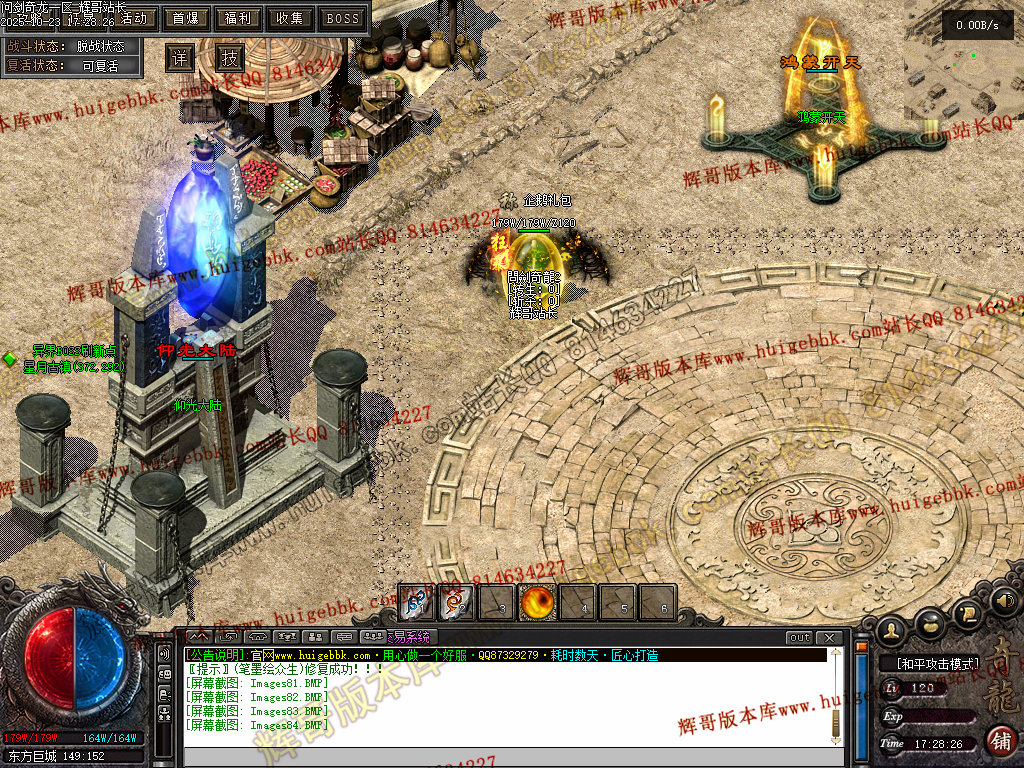Open the 福利 welfare menu

(x=237, y=18)
